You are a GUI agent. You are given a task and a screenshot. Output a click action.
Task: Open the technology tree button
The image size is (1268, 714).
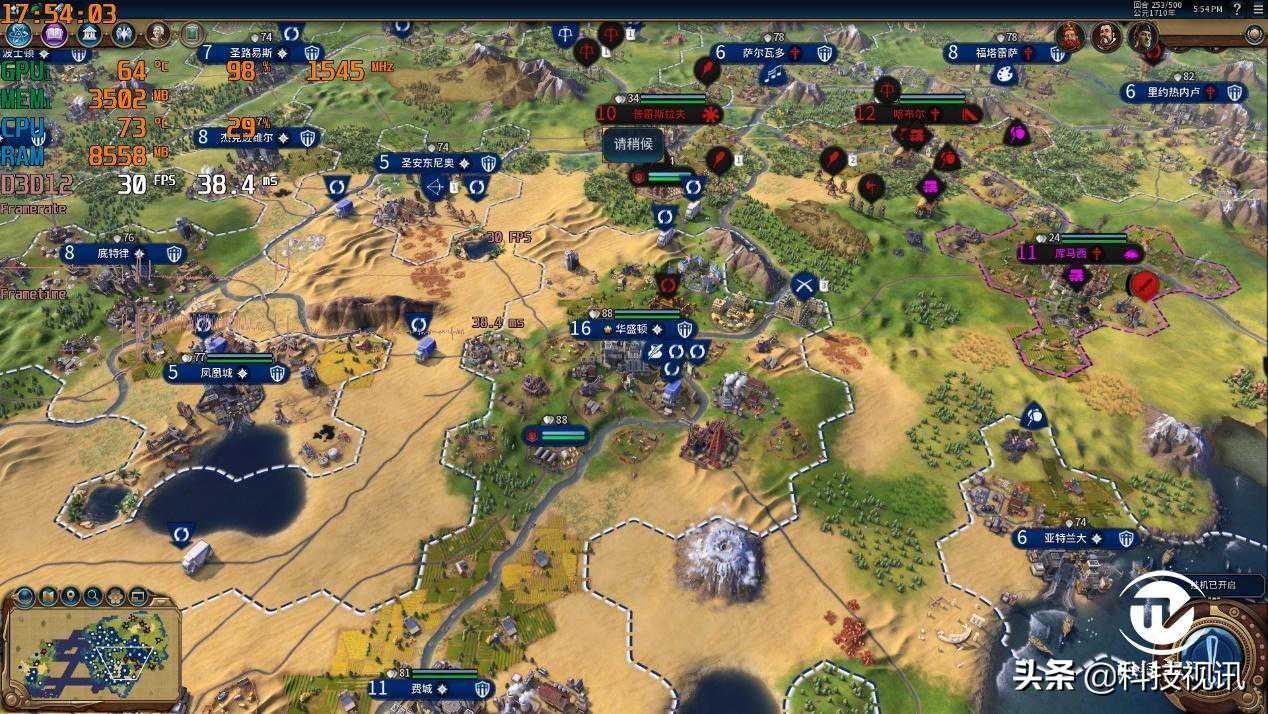click(20, 35)
